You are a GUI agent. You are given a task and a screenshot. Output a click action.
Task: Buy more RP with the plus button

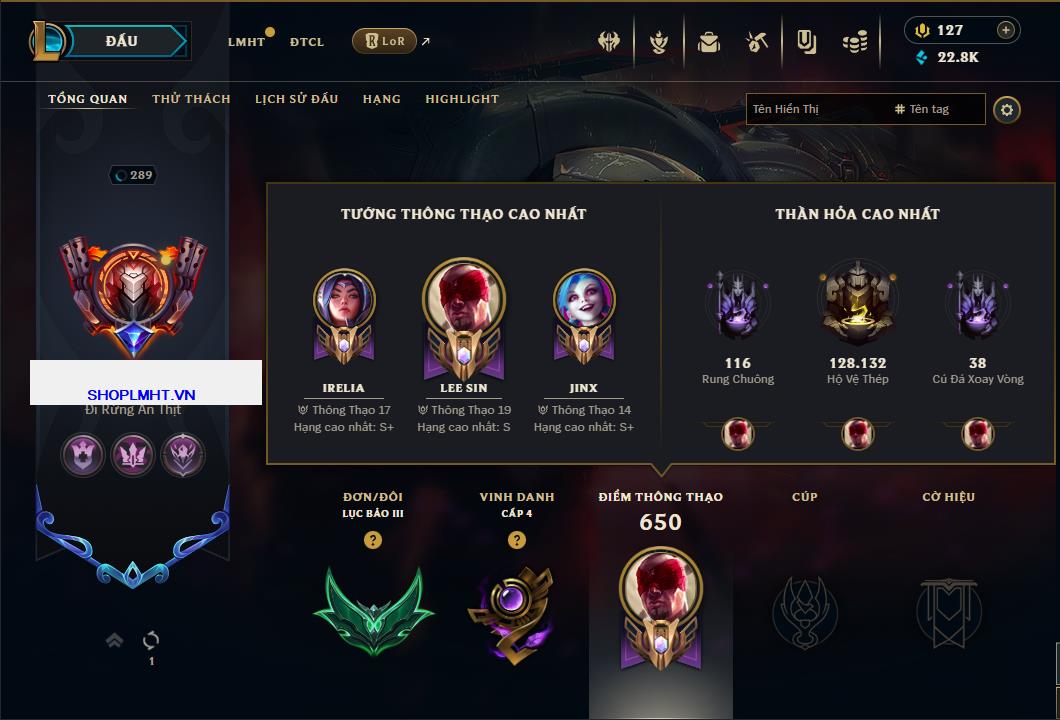point(1006,30)
